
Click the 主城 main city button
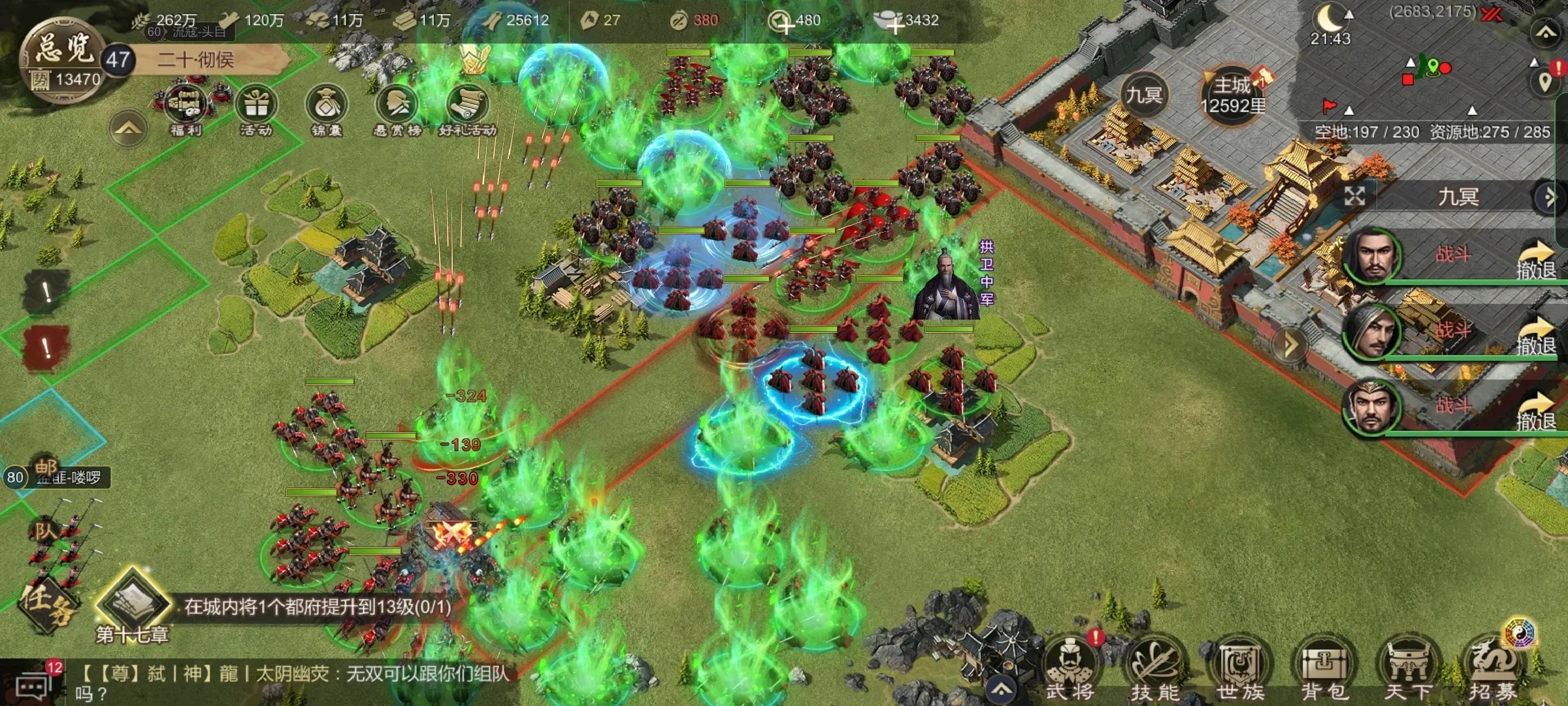click(x=1232, y=96)
